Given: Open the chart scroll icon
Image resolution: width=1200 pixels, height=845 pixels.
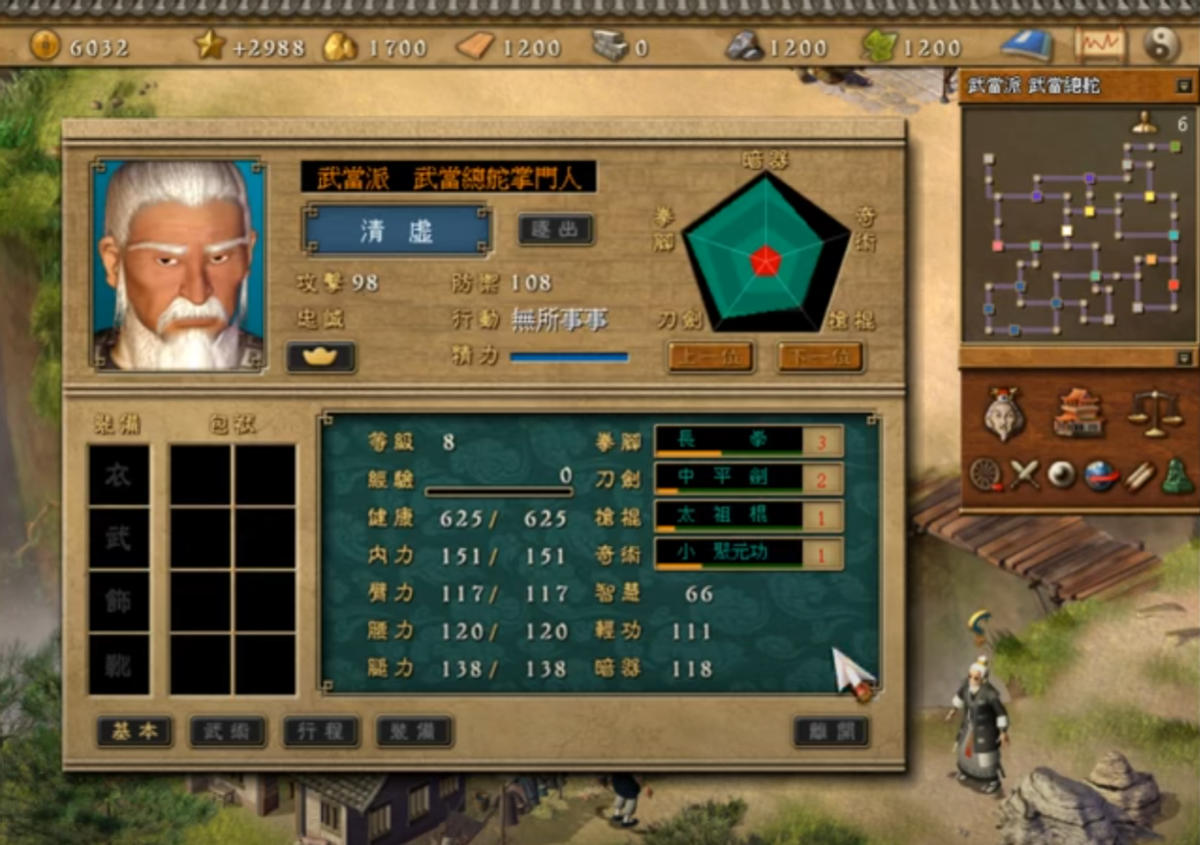Looking at the screenshot, I should pyautogui.click(x=1099, y=46).
